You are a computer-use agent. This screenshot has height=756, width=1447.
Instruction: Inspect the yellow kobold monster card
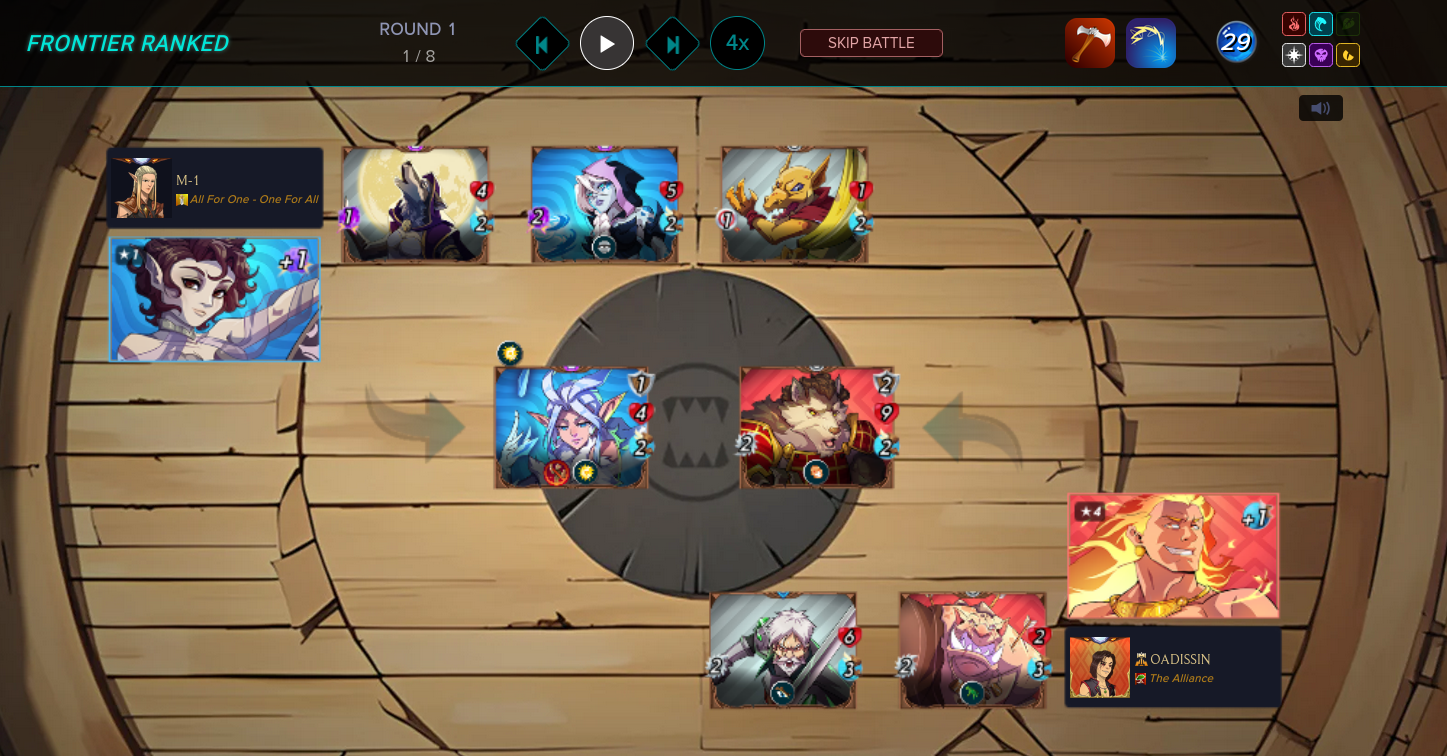tap(795, 206)
